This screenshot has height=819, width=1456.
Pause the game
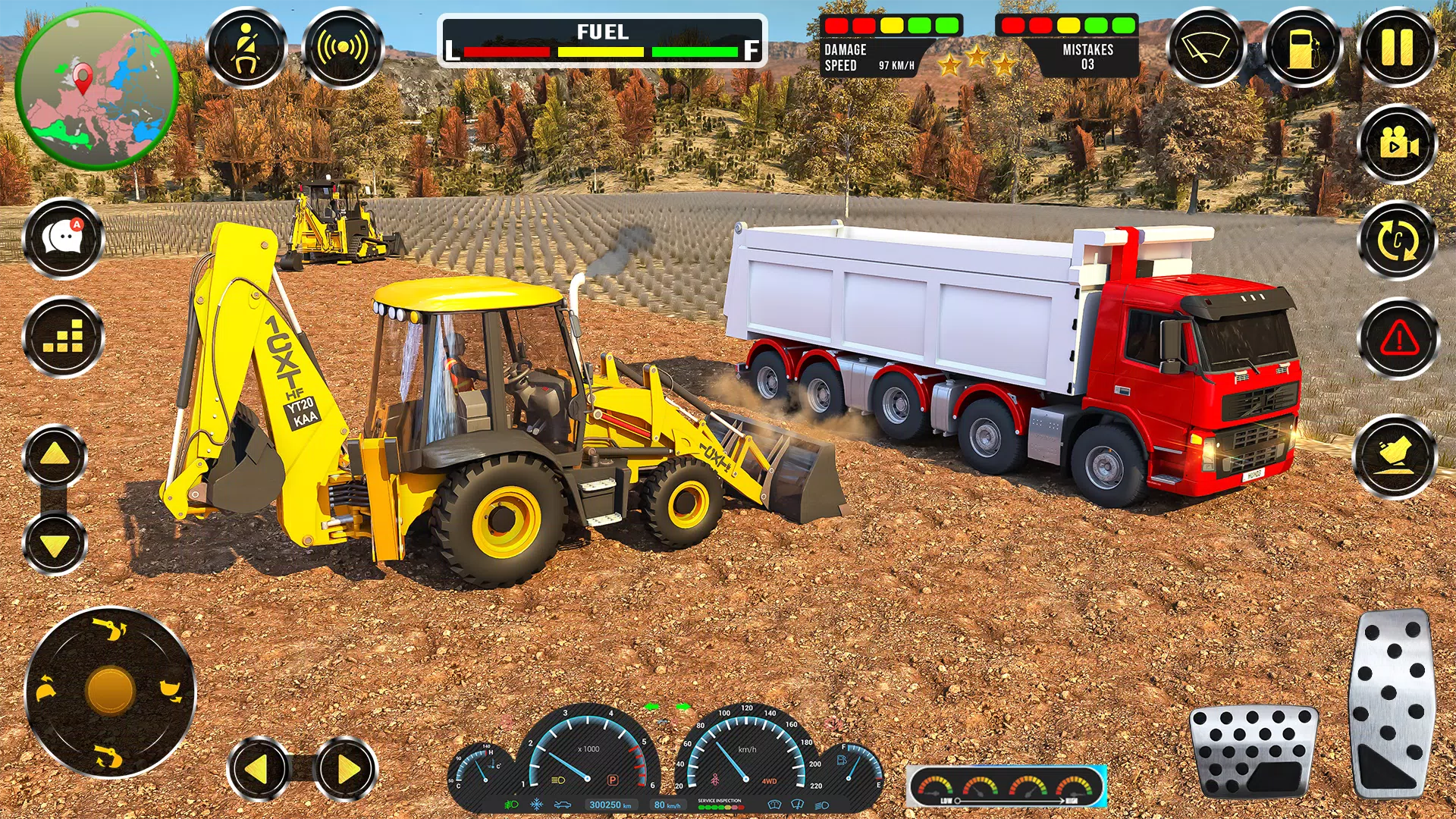[1398, 48]
